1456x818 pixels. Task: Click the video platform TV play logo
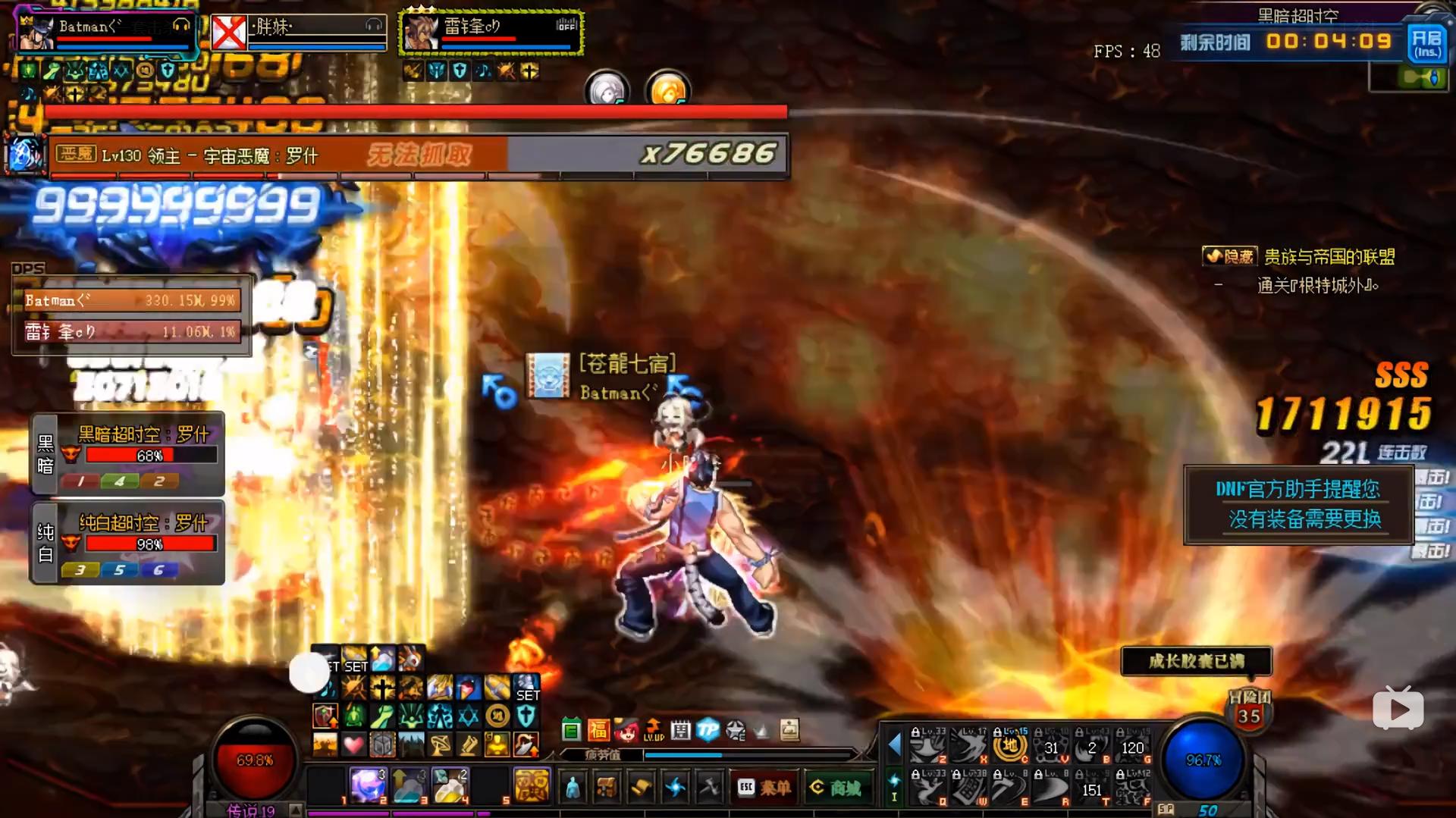click(x=1398, y=709)
